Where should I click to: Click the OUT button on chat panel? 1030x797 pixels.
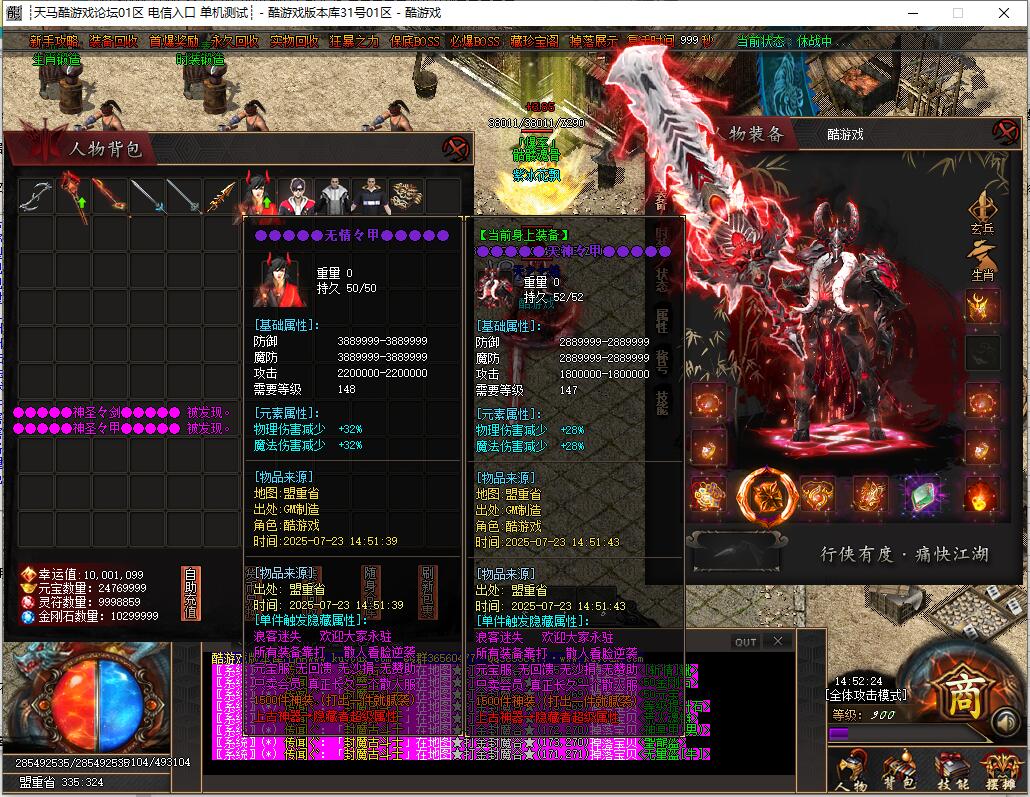tap(745, 642)
